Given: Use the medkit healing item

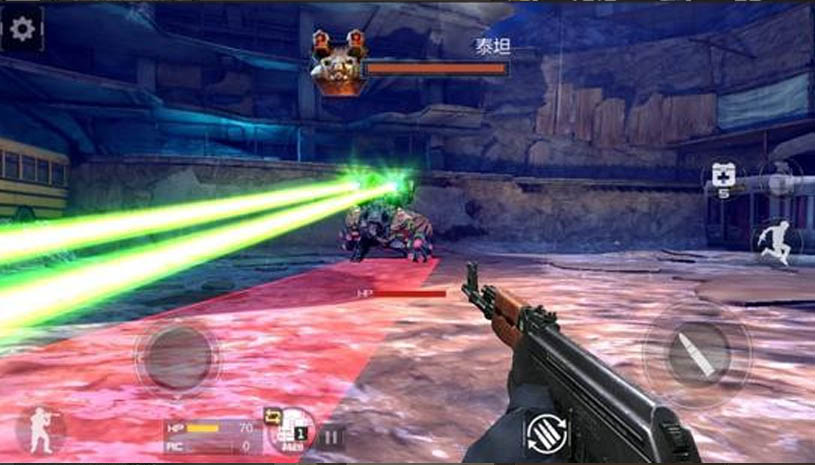Looking at the screenshot, I should (722, 176).
